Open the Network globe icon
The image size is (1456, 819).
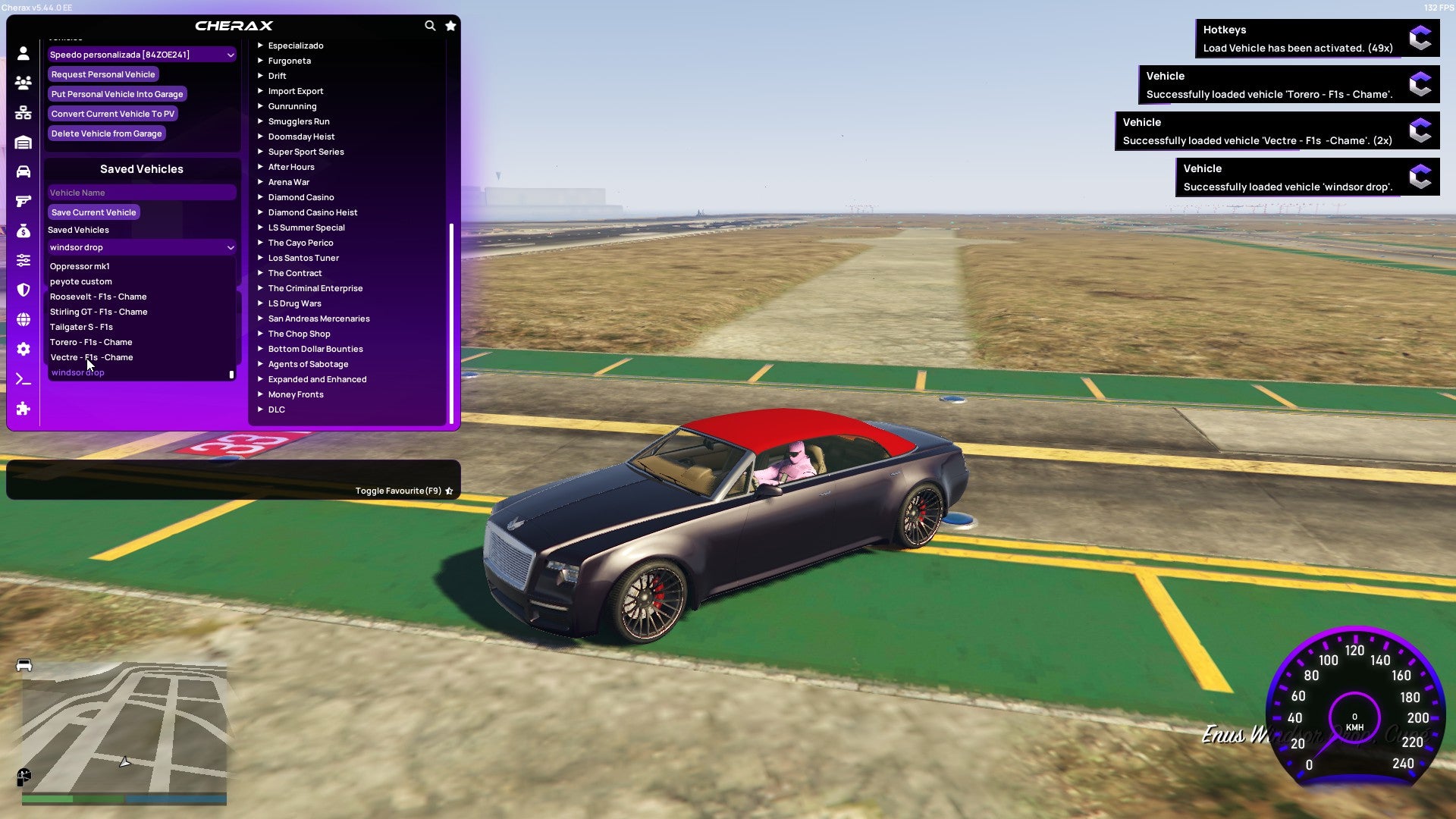pos(23,319)
